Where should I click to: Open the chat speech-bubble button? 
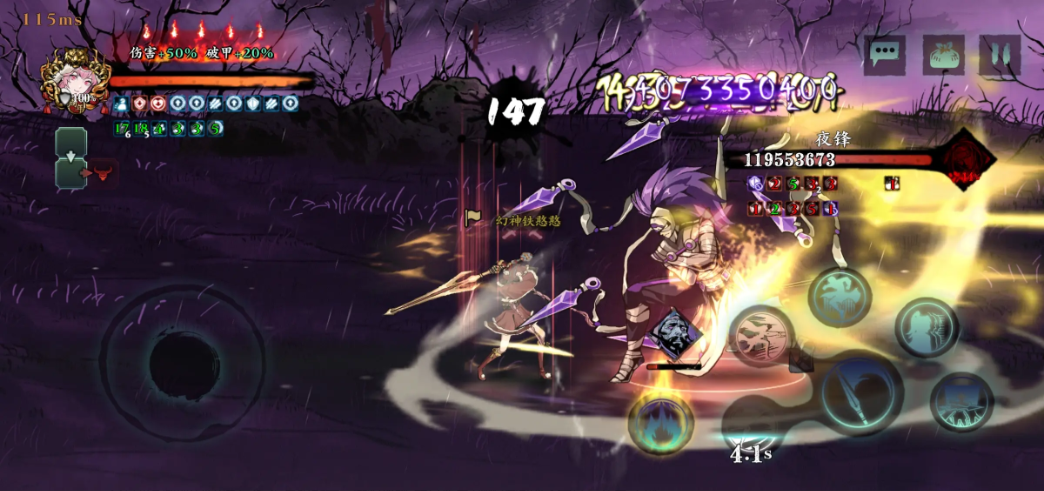click(886, 53)
